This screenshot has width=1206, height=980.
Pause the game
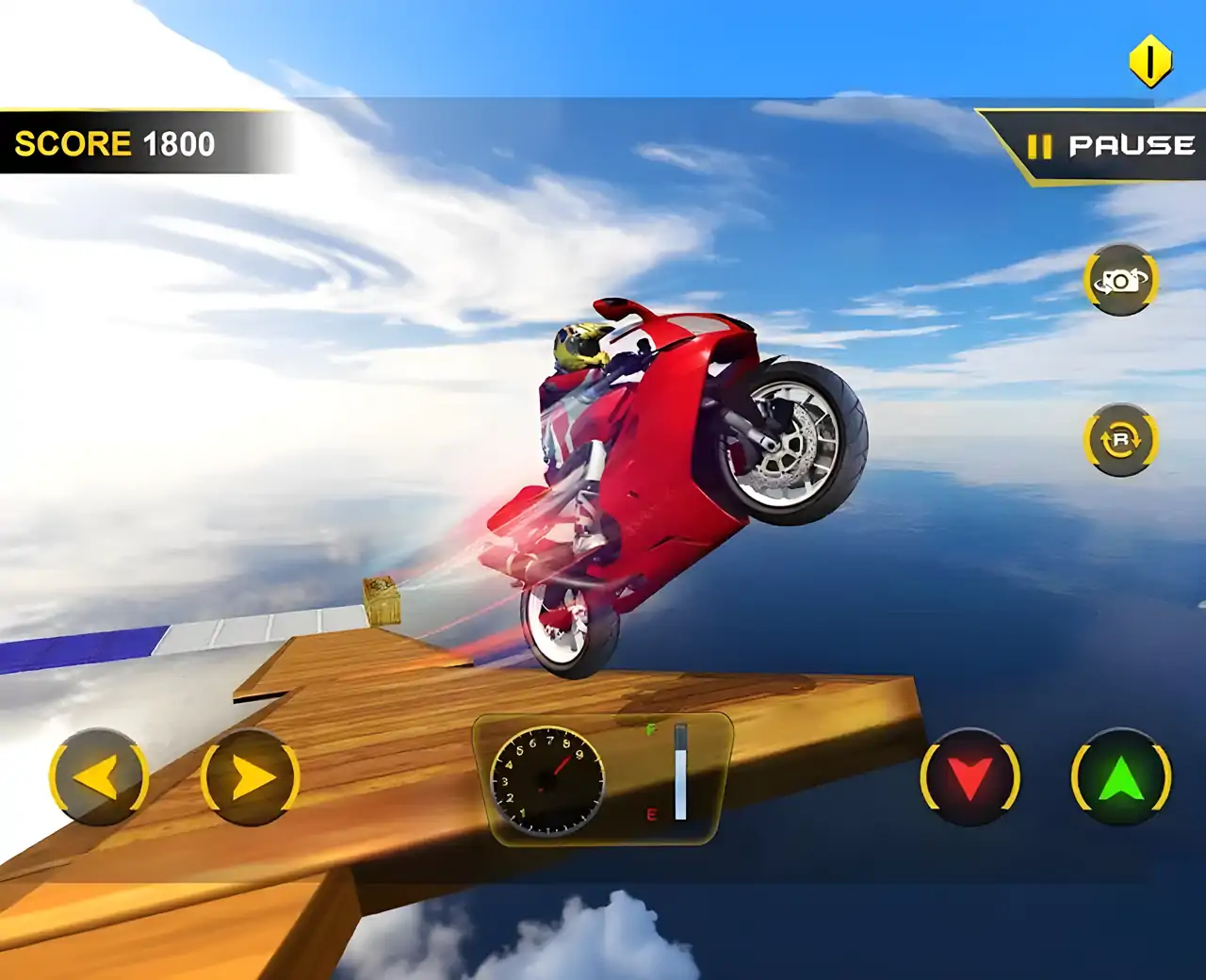[1110, 146]
